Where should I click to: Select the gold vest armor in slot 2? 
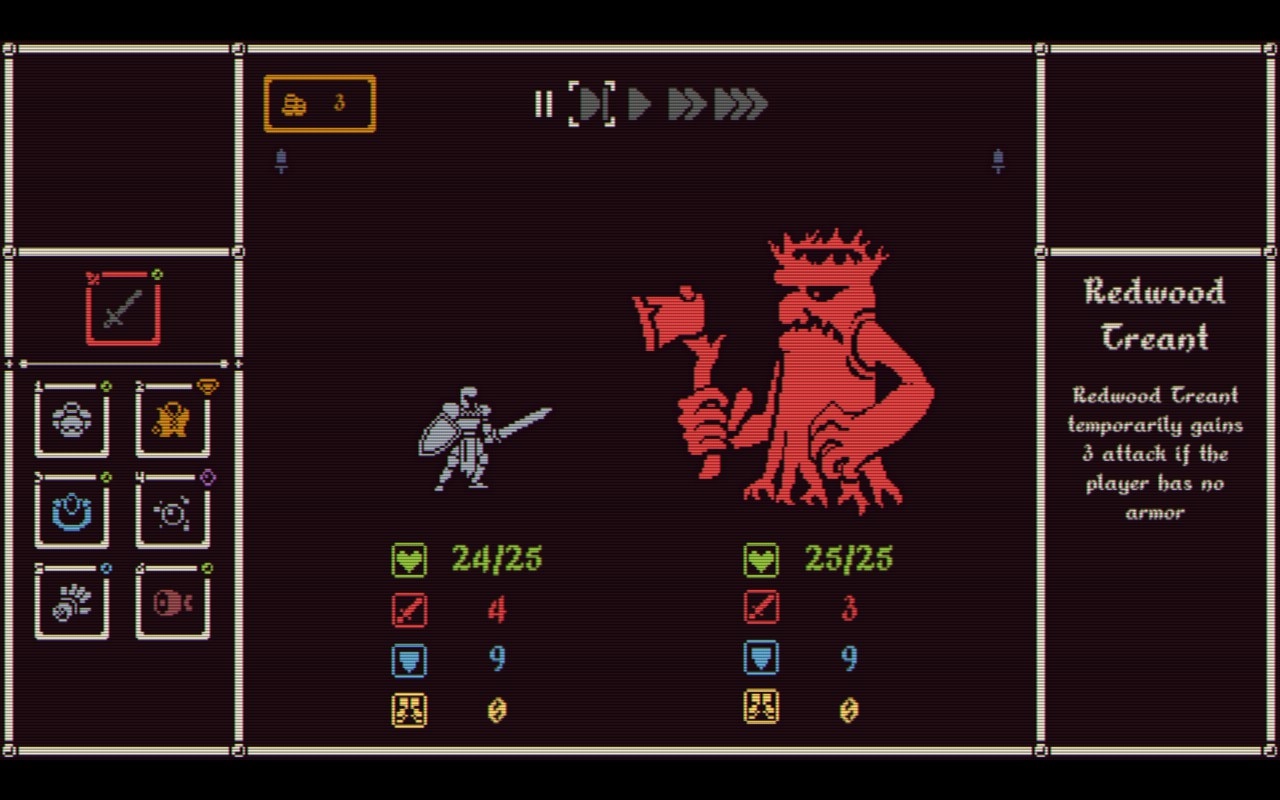(x=172, y=420)
